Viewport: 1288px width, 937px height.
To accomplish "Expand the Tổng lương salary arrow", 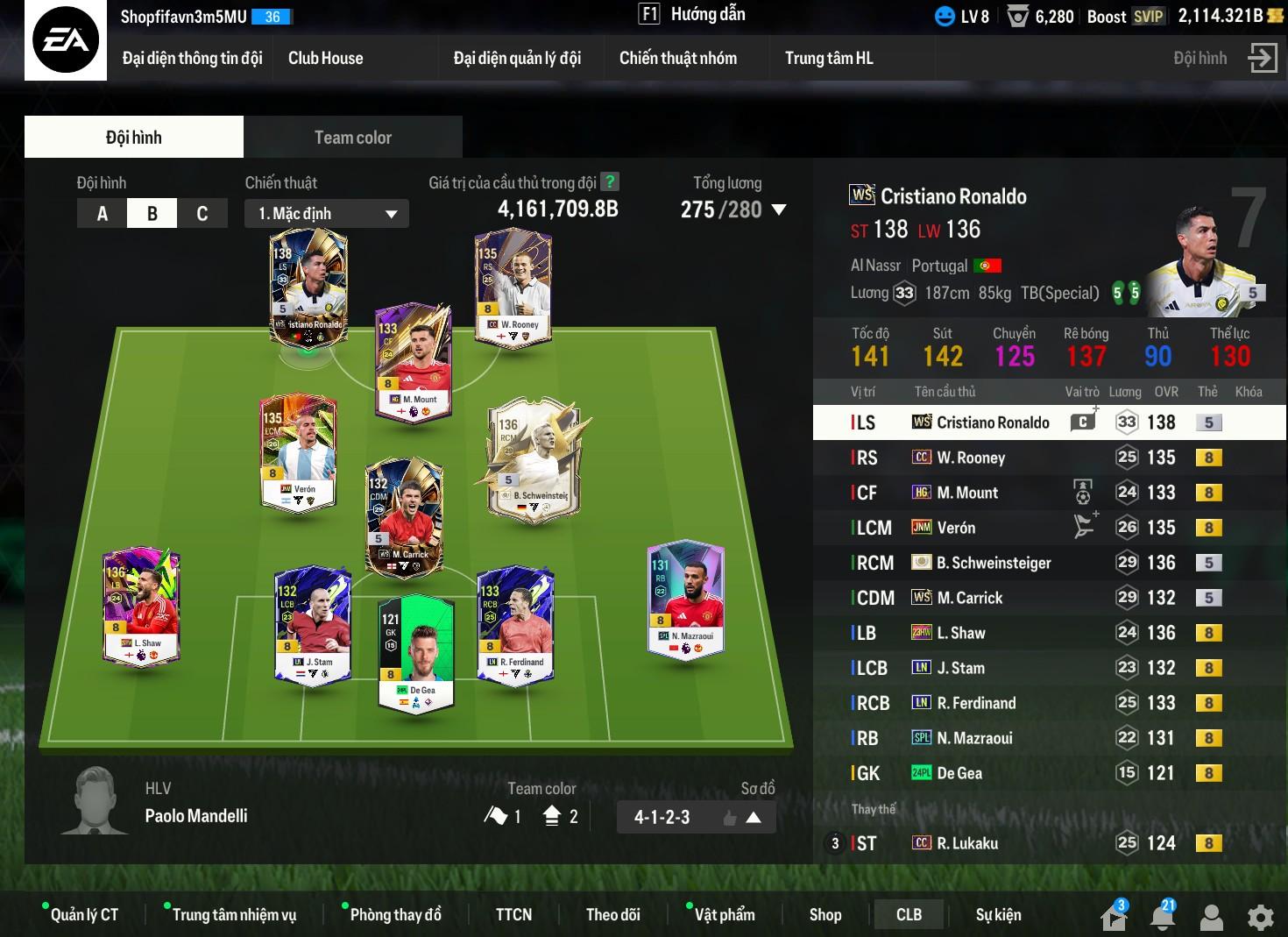I will (779, 209).
